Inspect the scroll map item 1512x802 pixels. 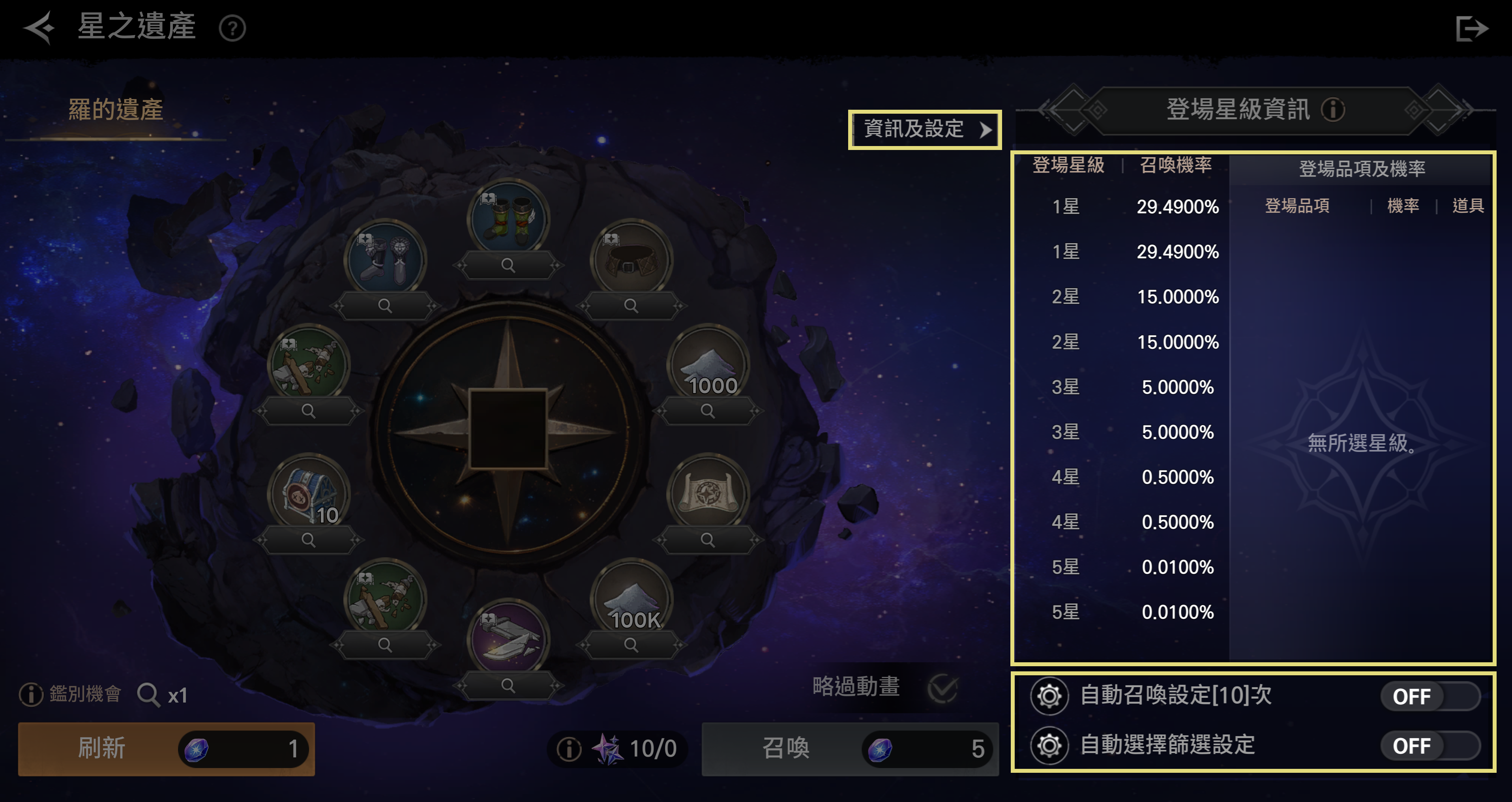(708, 540)
